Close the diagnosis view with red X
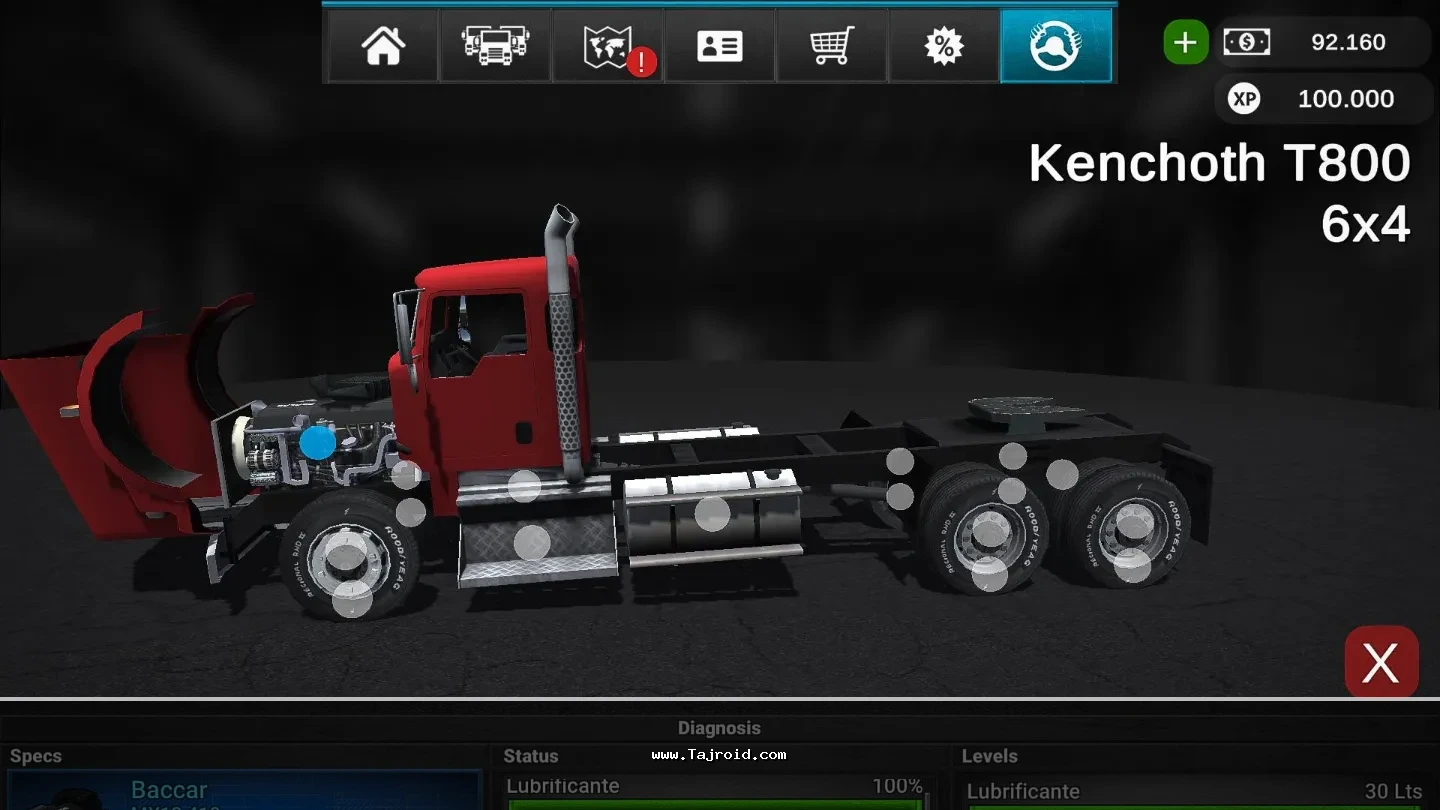Screen dimensions: 1440x810 [1381, 662]
